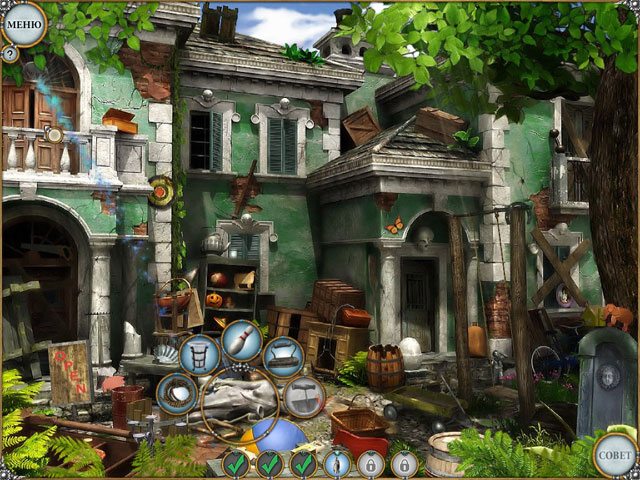This screenshot has width=640, height=480.
Task: Use the СОВЕТ hint button
Action: coord(614,453)
